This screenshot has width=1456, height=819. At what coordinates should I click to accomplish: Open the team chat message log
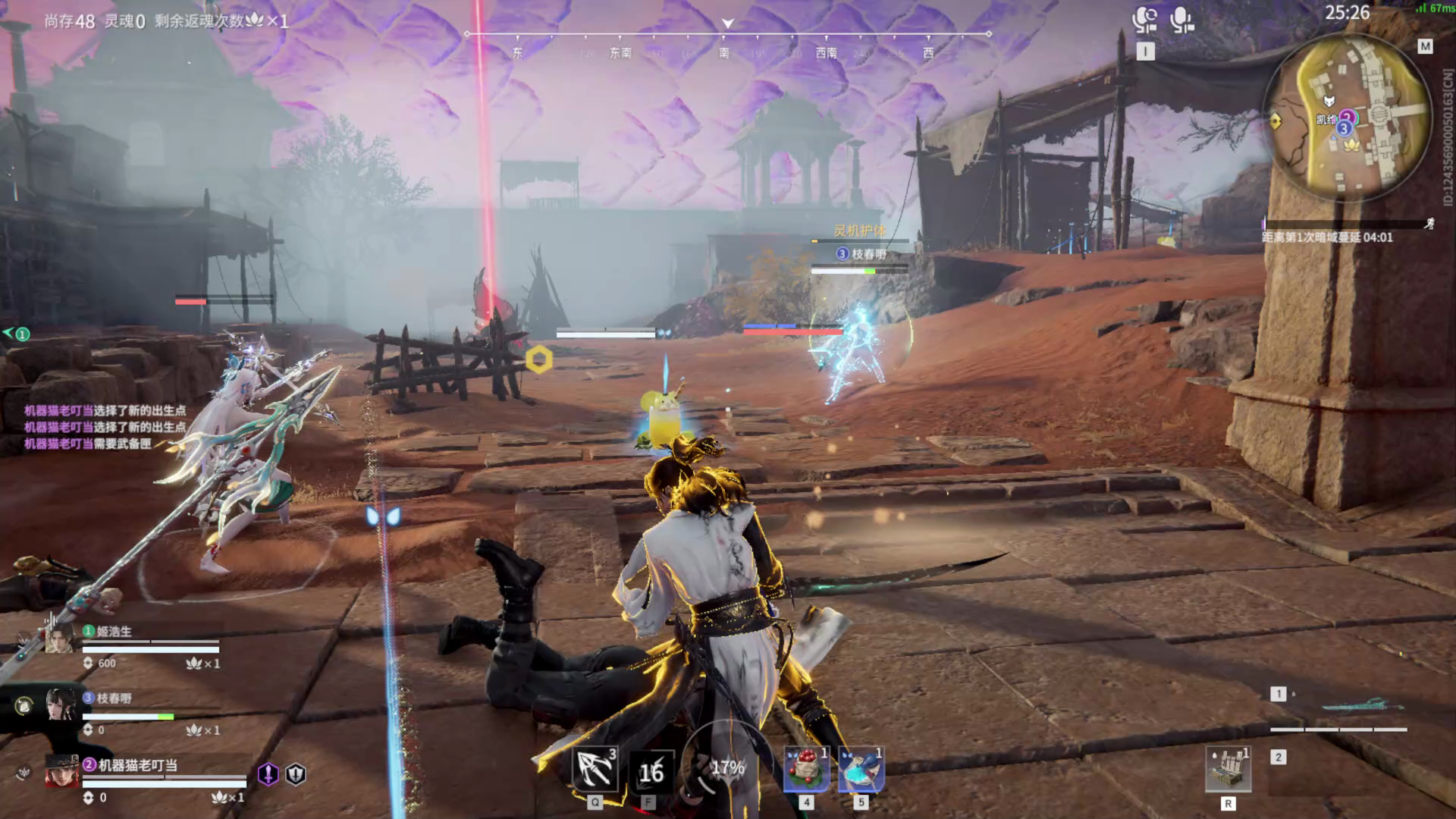click(x=105, y=427)
